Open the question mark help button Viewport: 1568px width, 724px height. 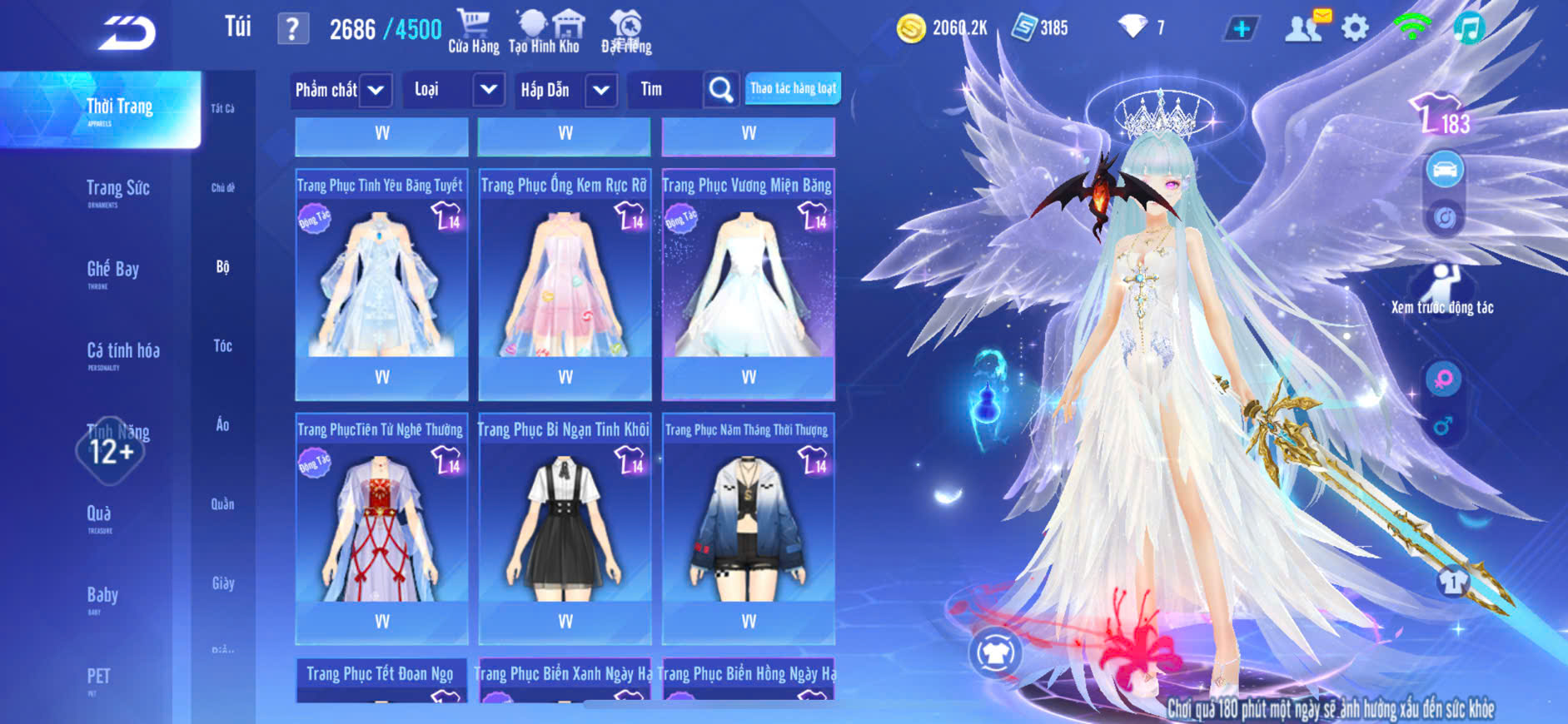292,29
